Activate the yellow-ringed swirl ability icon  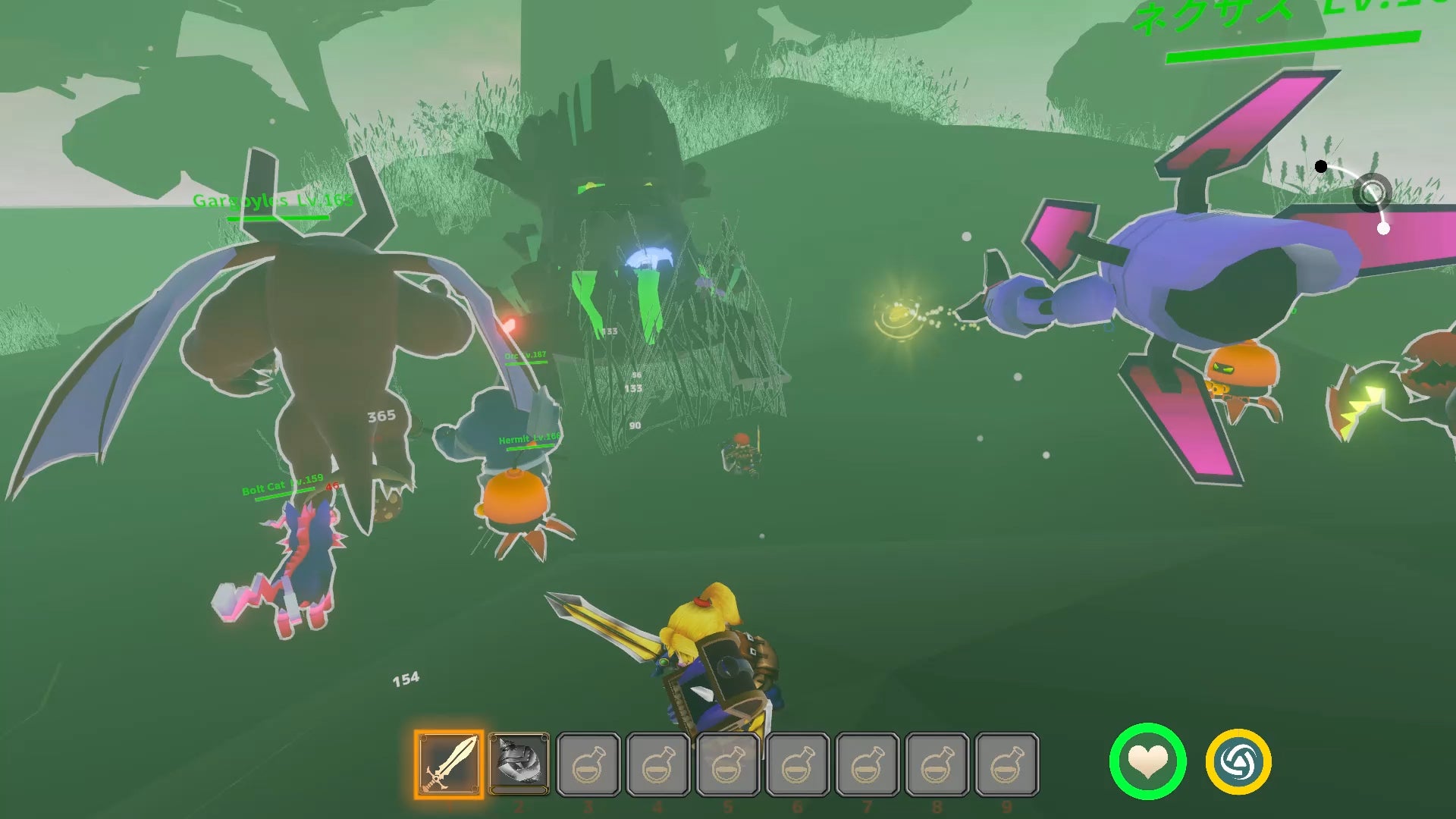(1238, 761)
